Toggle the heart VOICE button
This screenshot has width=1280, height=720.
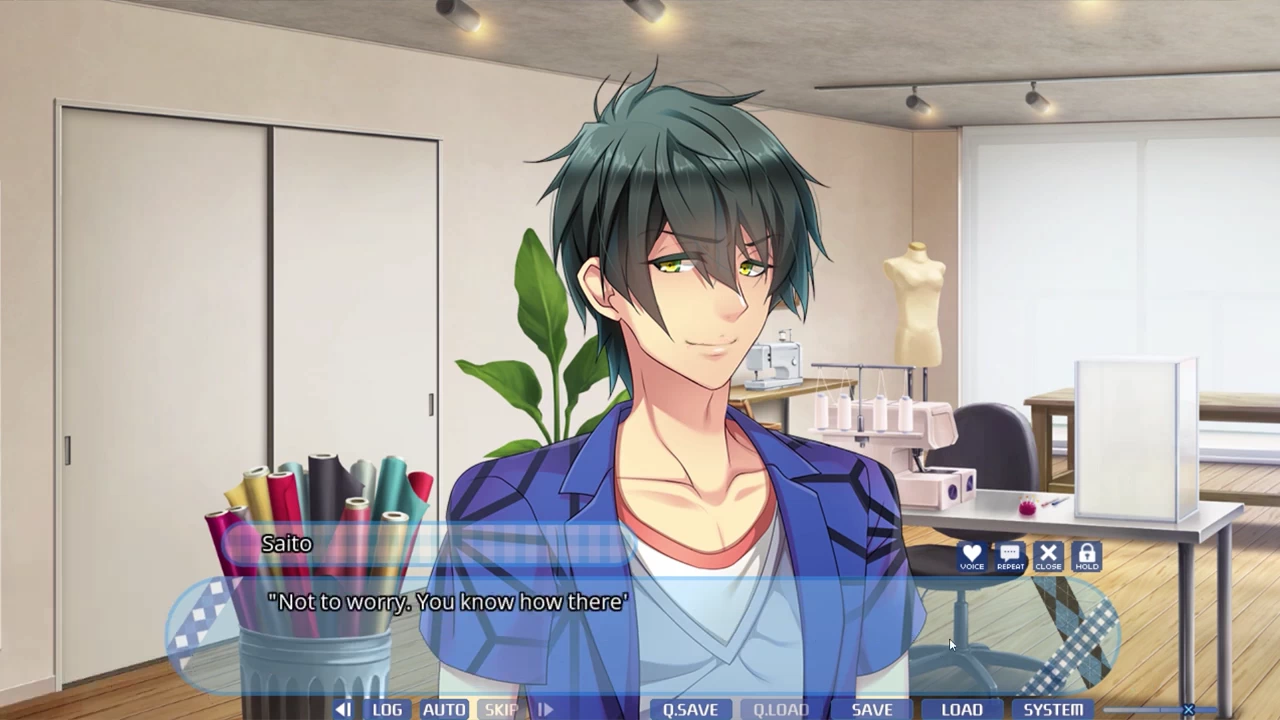pyautogui.click(x=971, y=557)
